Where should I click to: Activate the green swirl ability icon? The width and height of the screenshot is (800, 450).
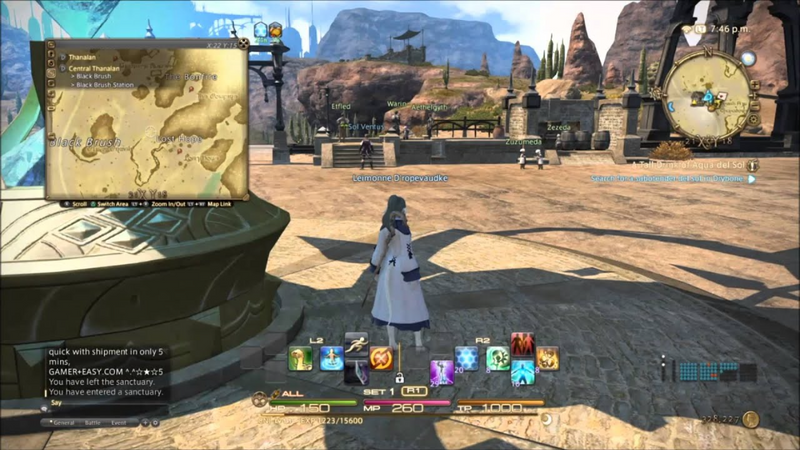pyautogui.click(x=497, y=358)
